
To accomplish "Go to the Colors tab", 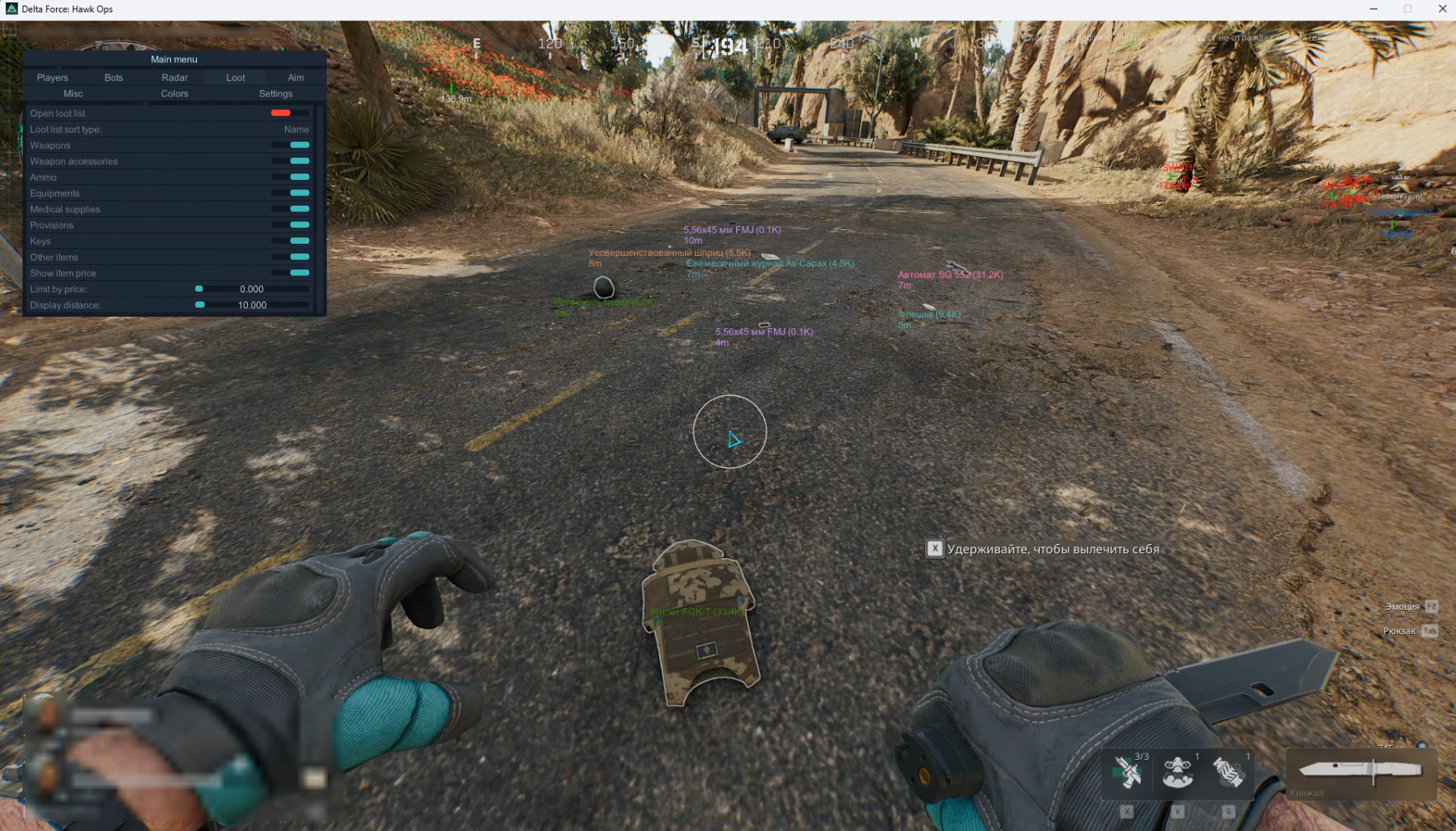I will [174, 94].
